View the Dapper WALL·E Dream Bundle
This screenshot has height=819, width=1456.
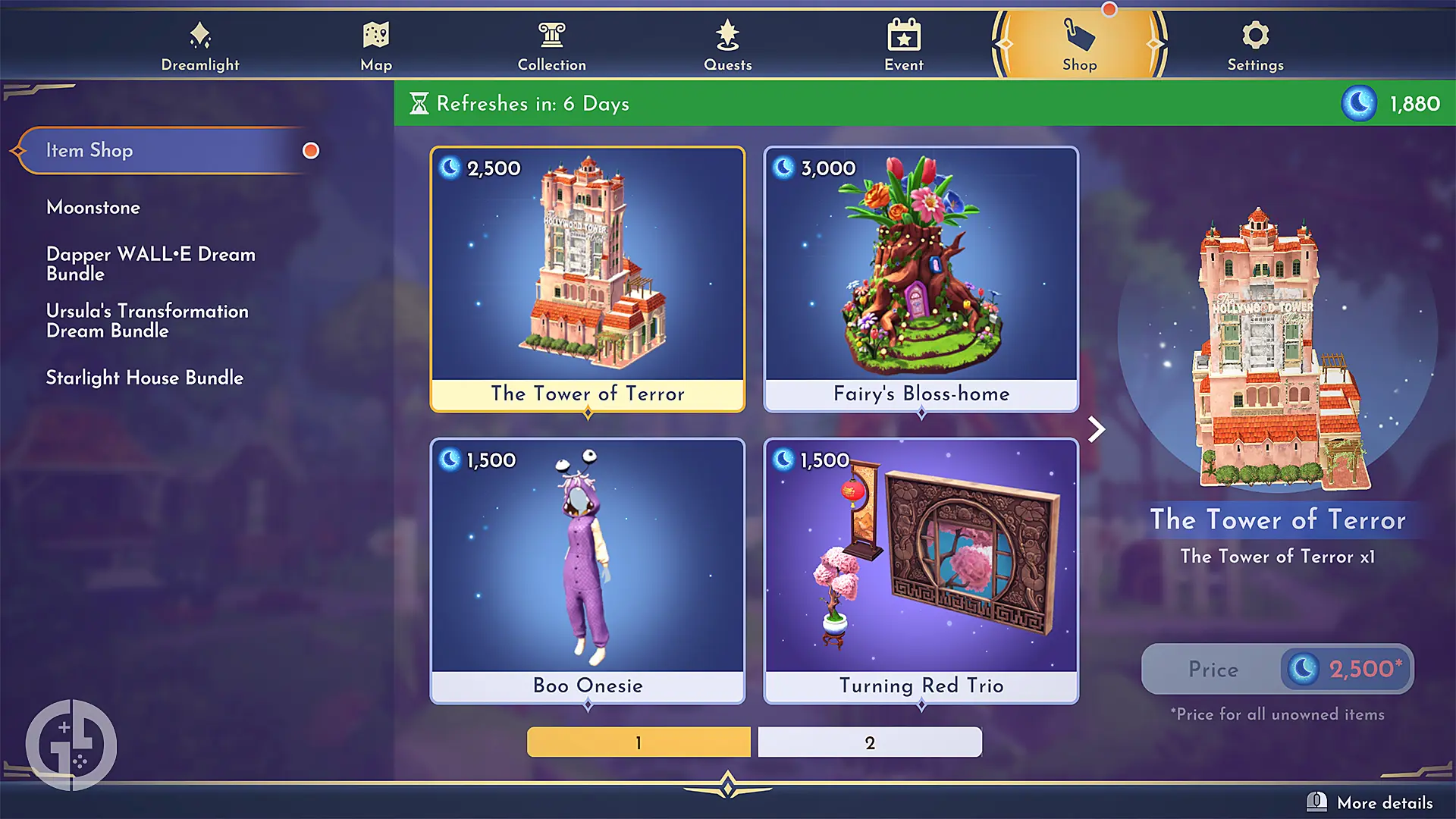point(150,264)
